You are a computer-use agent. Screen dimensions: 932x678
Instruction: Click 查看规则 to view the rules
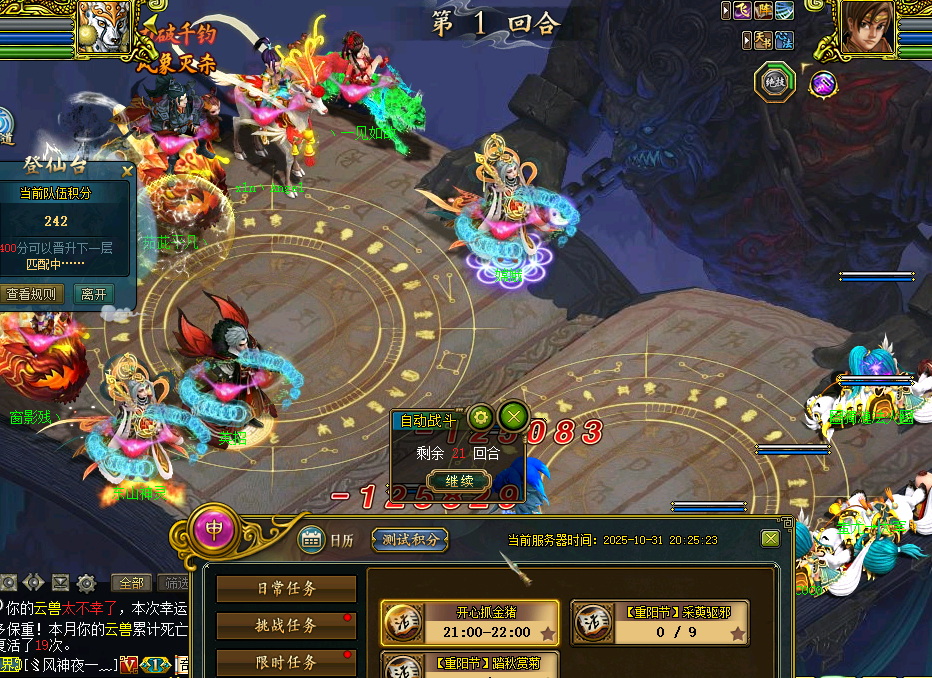pyautogui.click(x=34, y=295)
